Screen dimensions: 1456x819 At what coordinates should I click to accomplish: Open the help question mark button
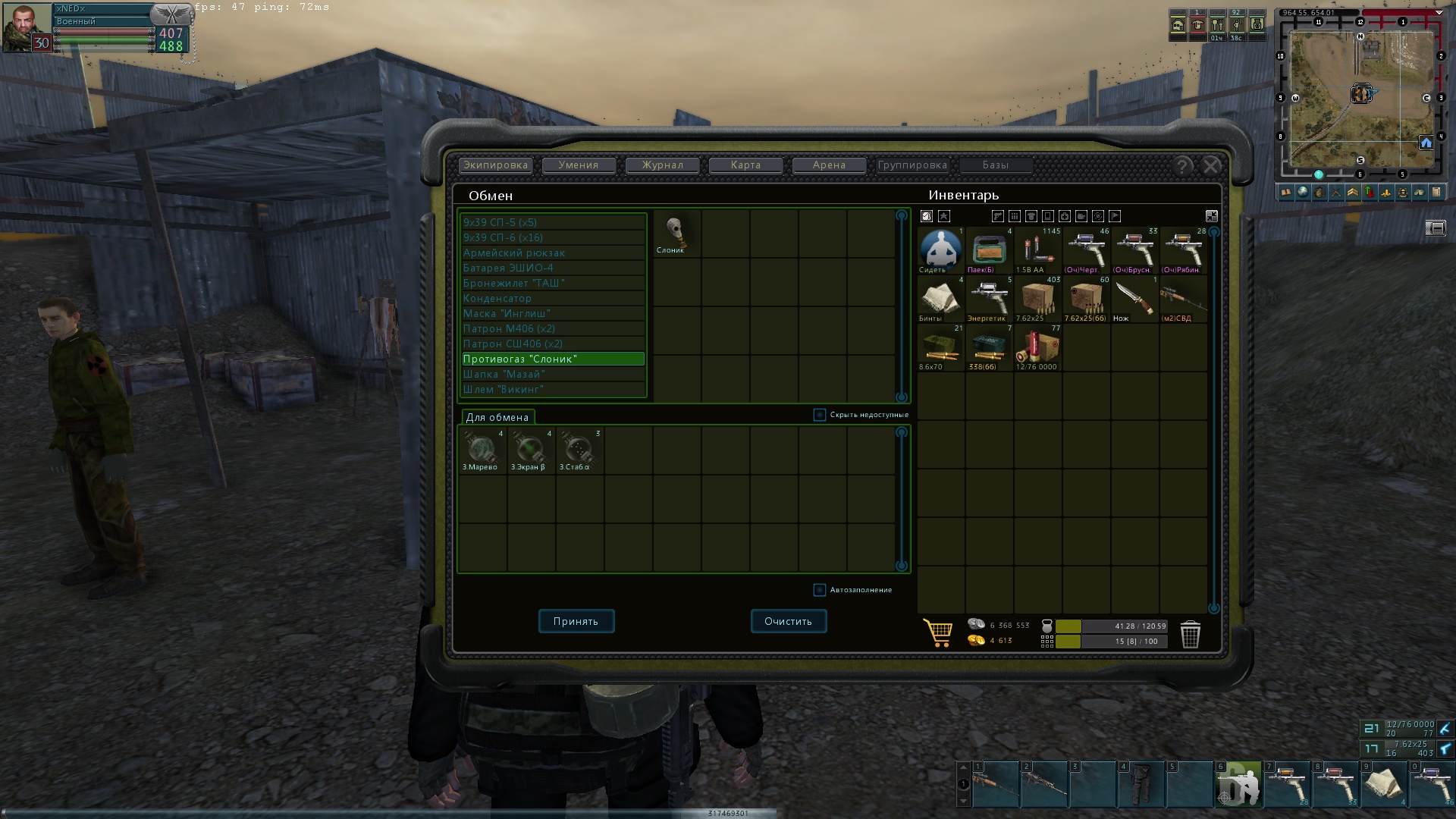(x=1182, y=166)
